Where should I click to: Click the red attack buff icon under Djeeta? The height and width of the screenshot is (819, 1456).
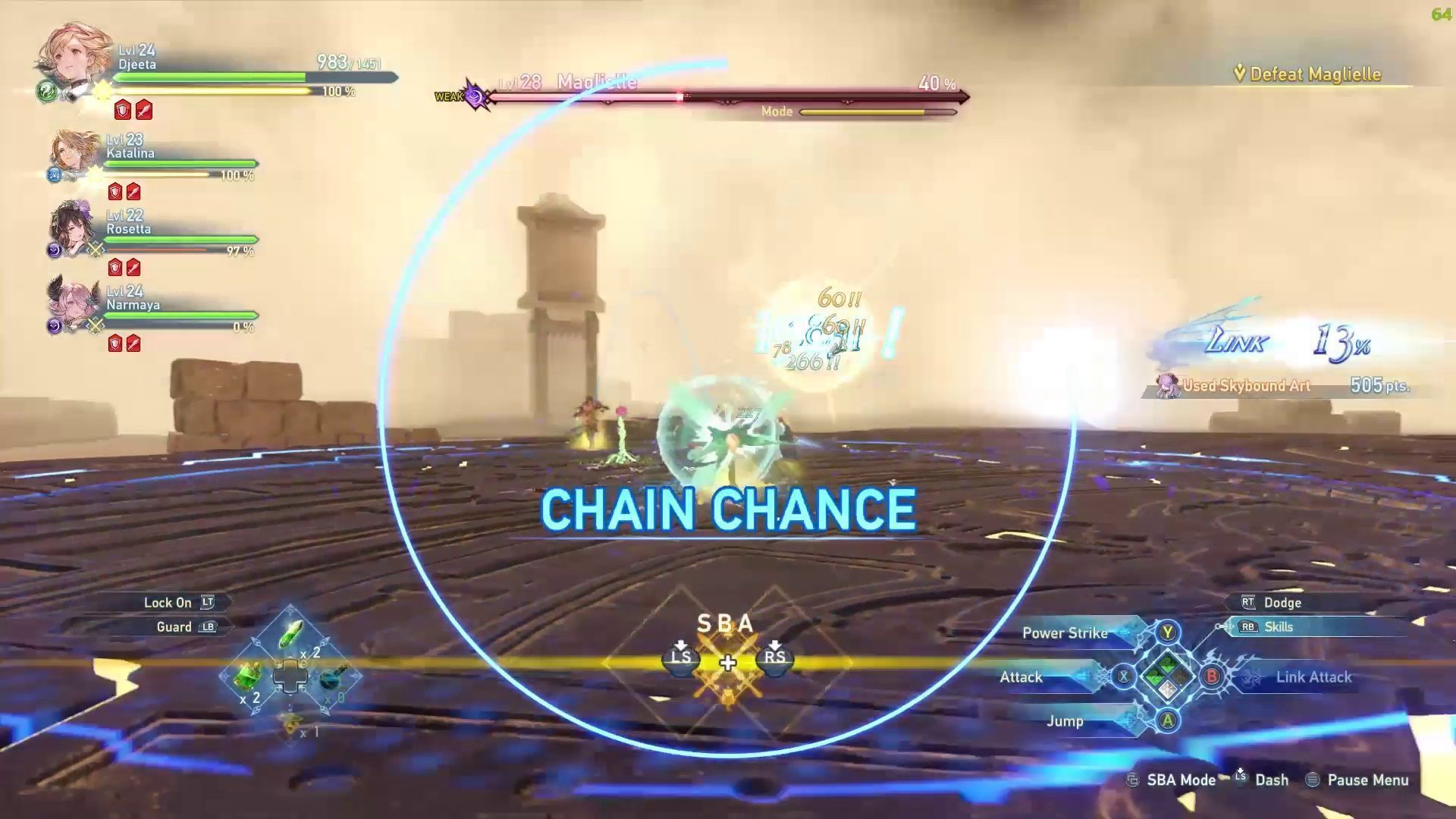[143, 111]
